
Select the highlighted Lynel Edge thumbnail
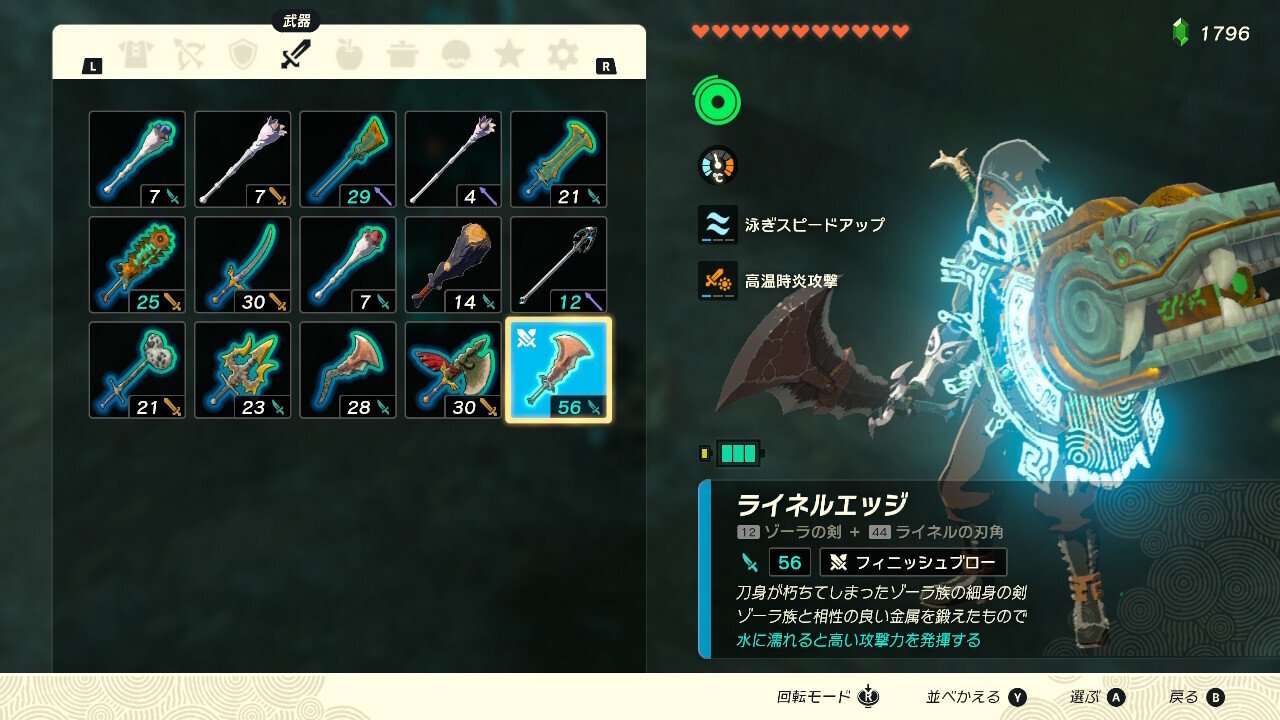(x=561, y=368)
